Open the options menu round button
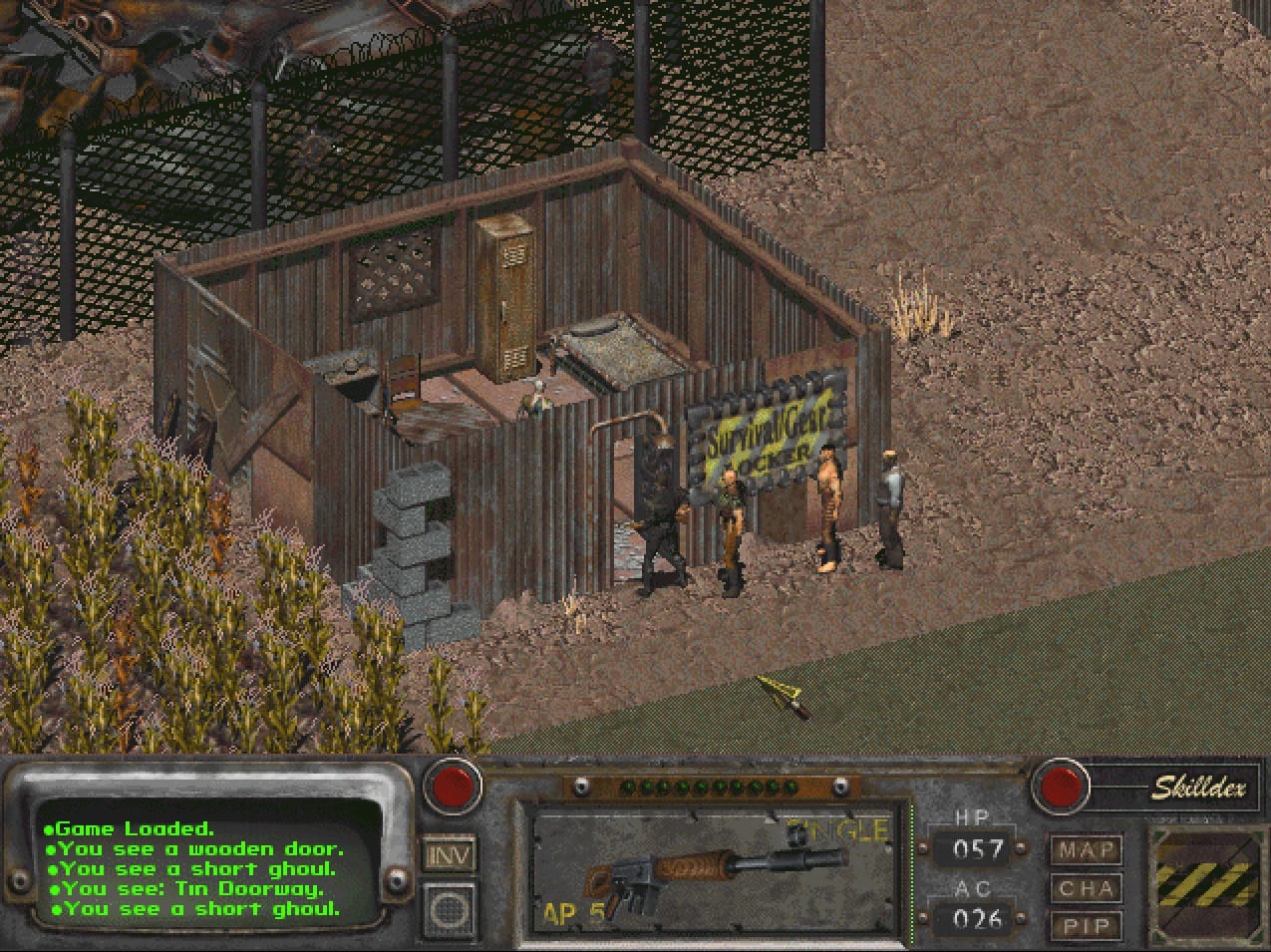The width and height of the screenshot is (1271, 952). (x=449, y=908)
